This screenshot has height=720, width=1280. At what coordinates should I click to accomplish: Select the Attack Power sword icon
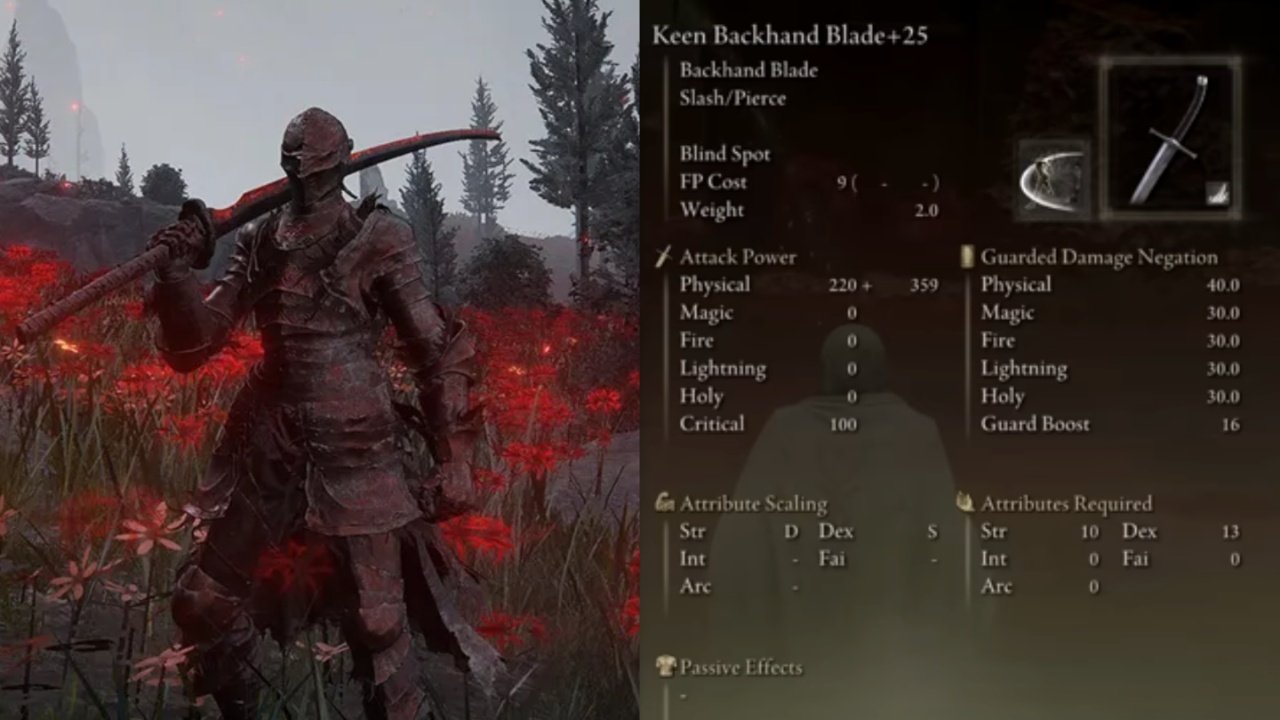[663, 257]
